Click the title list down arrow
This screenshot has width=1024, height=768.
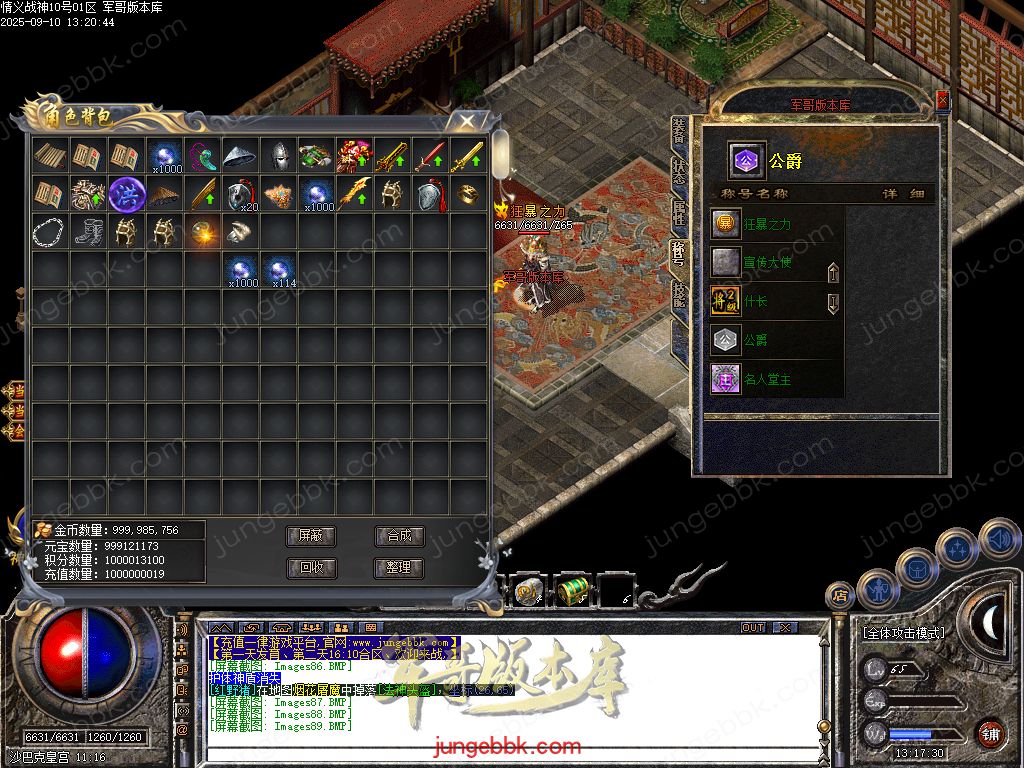tap(833, 303)
